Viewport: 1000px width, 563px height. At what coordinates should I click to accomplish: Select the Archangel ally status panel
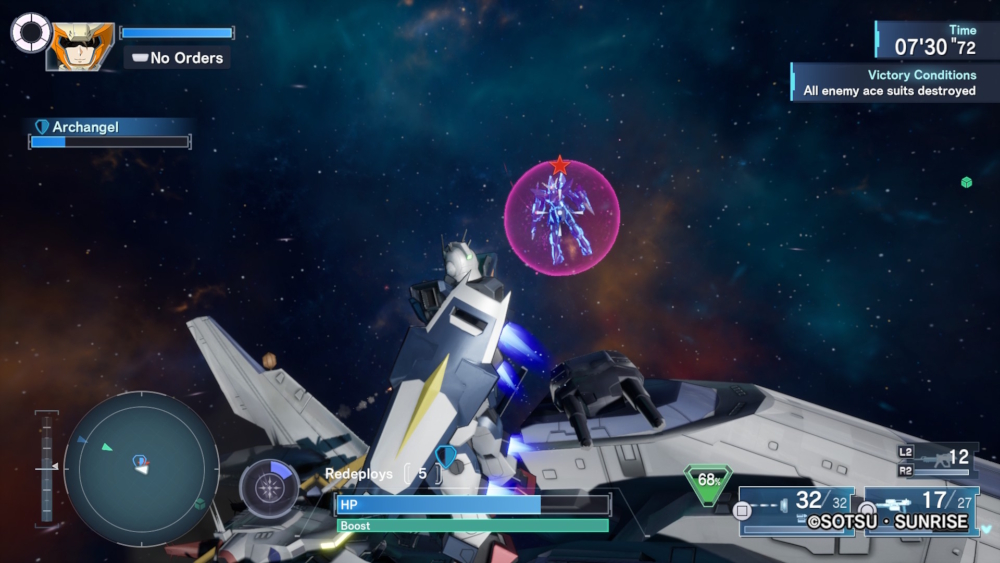point(110,133)
